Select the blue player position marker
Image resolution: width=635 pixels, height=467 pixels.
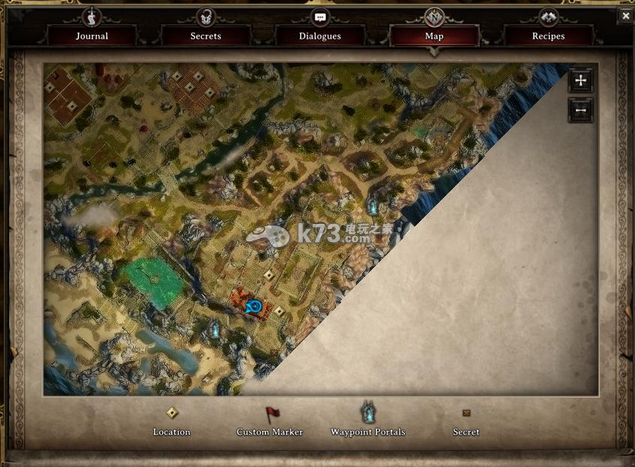(253, 306)
